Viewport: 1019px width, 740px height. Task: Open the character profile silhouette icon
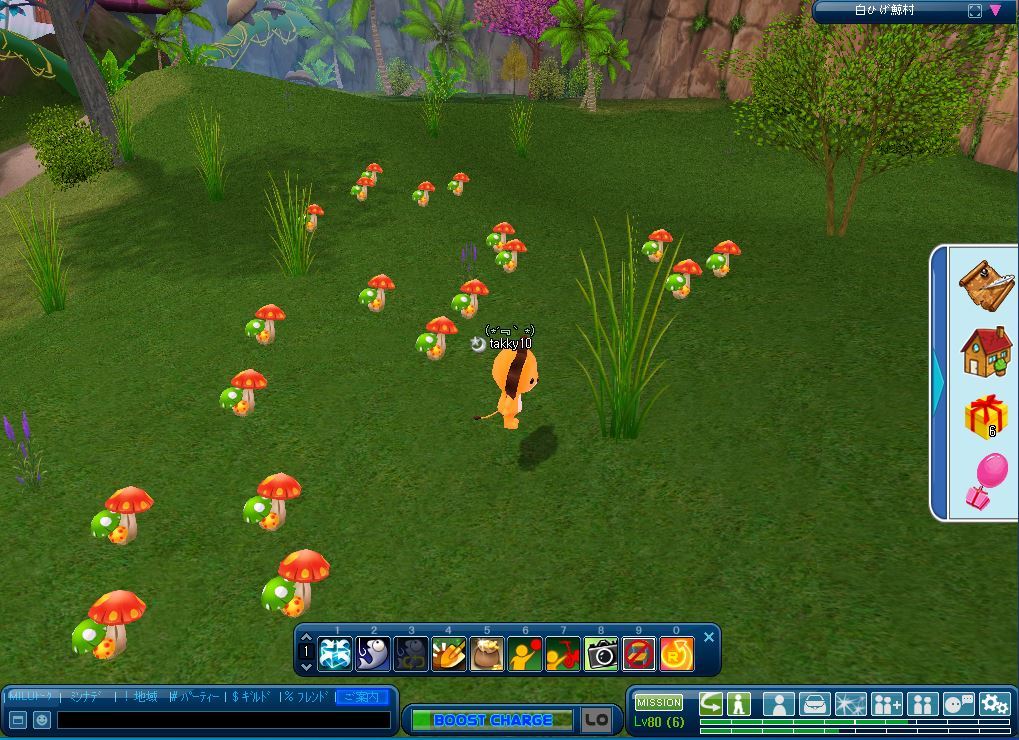point(779,704)
